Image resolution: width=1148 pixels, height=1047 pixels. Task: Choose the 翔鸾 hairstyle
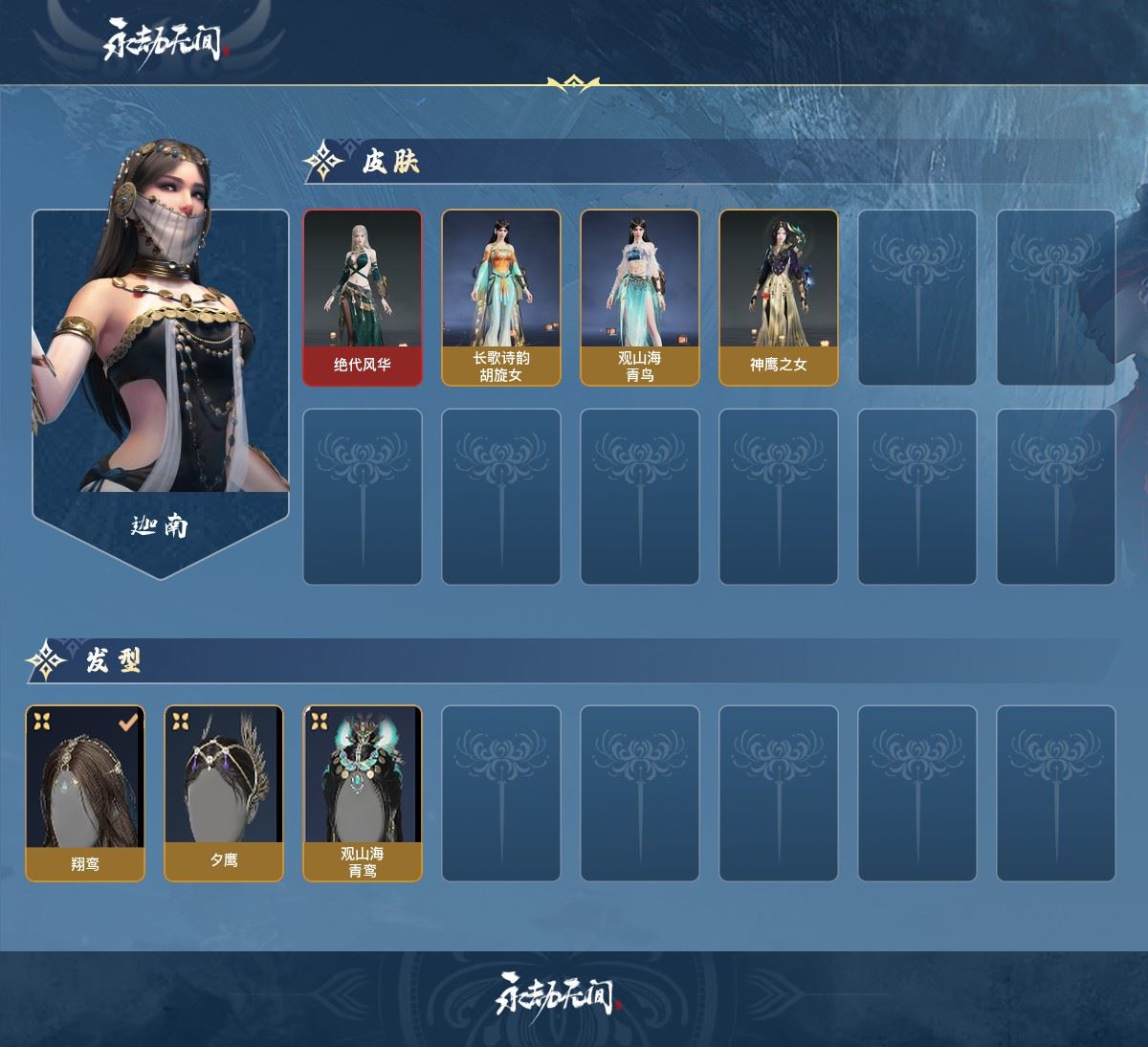(x=85, y=793)
